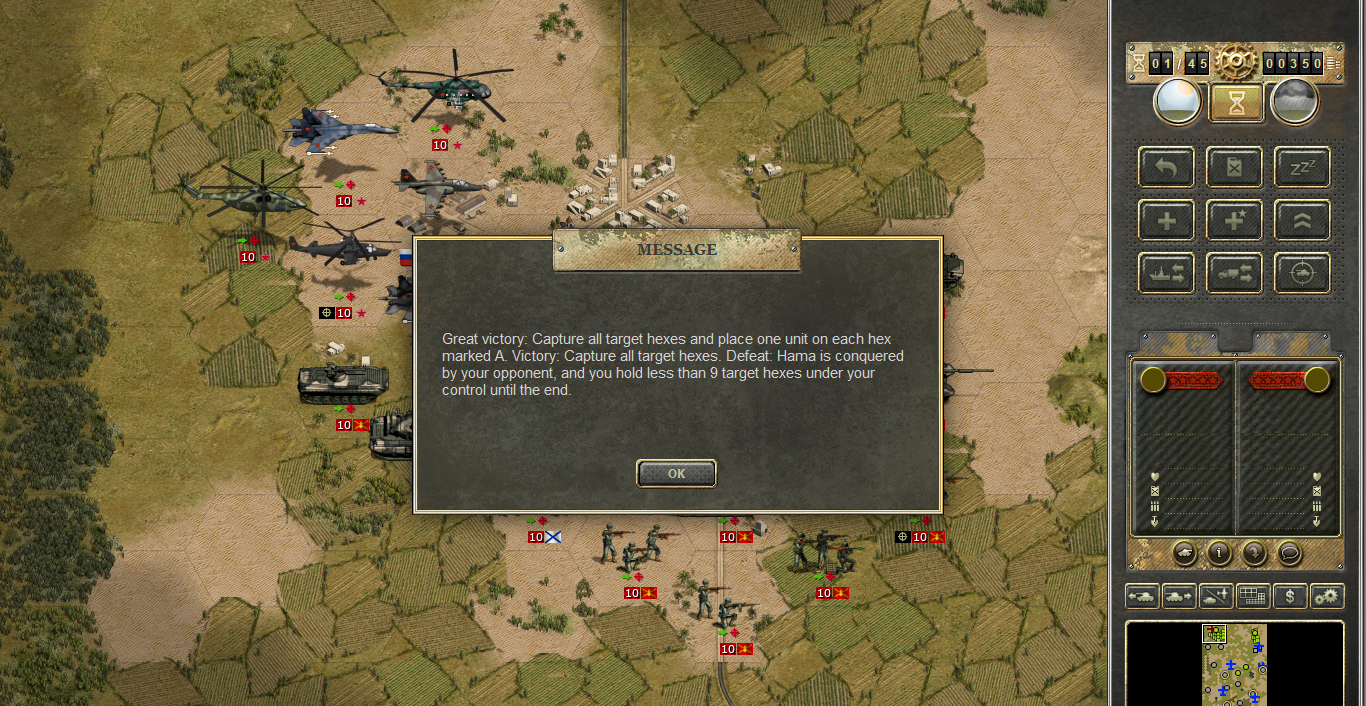Activate the tank crosshair target button
Screen dimensions: 1366x706
(1302, 273)
